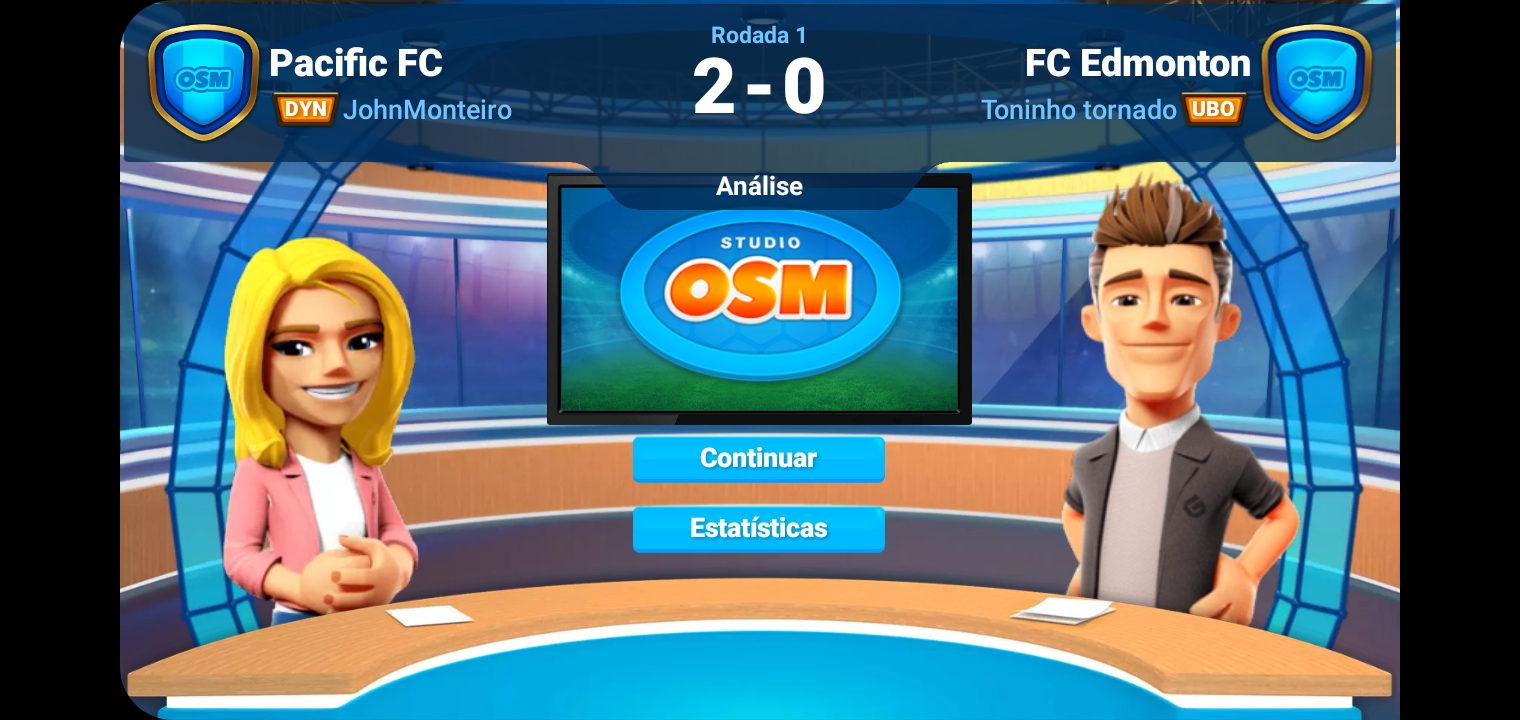The height and width of the screenshot is (720, 1520).
Task: Open the Estatísticas match statistics
Action: pyautogui.click(x=758, y=528)
